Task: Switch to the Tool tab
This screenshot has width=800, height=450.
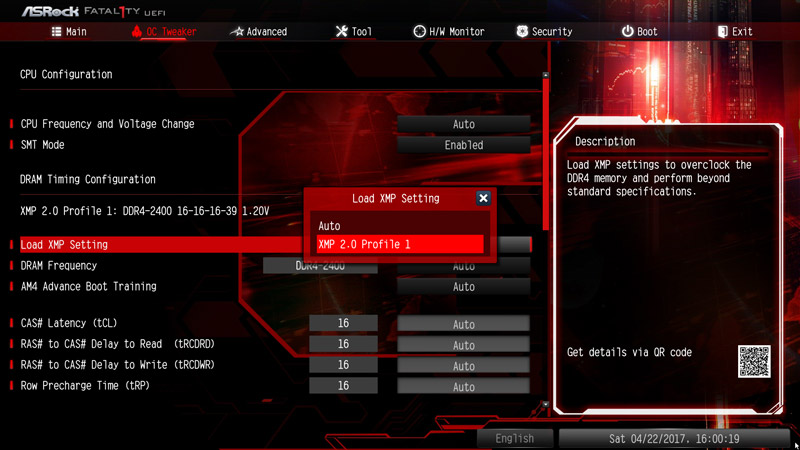Action: [x=353, y=32]
